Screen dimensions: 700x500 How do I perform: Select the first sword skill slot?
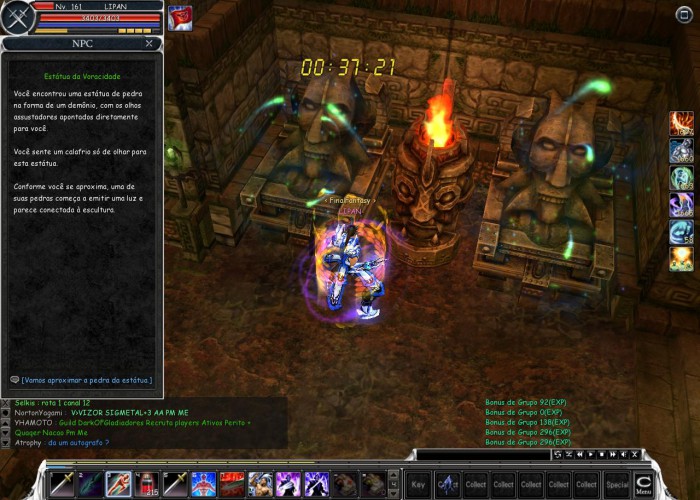(62, 484)
